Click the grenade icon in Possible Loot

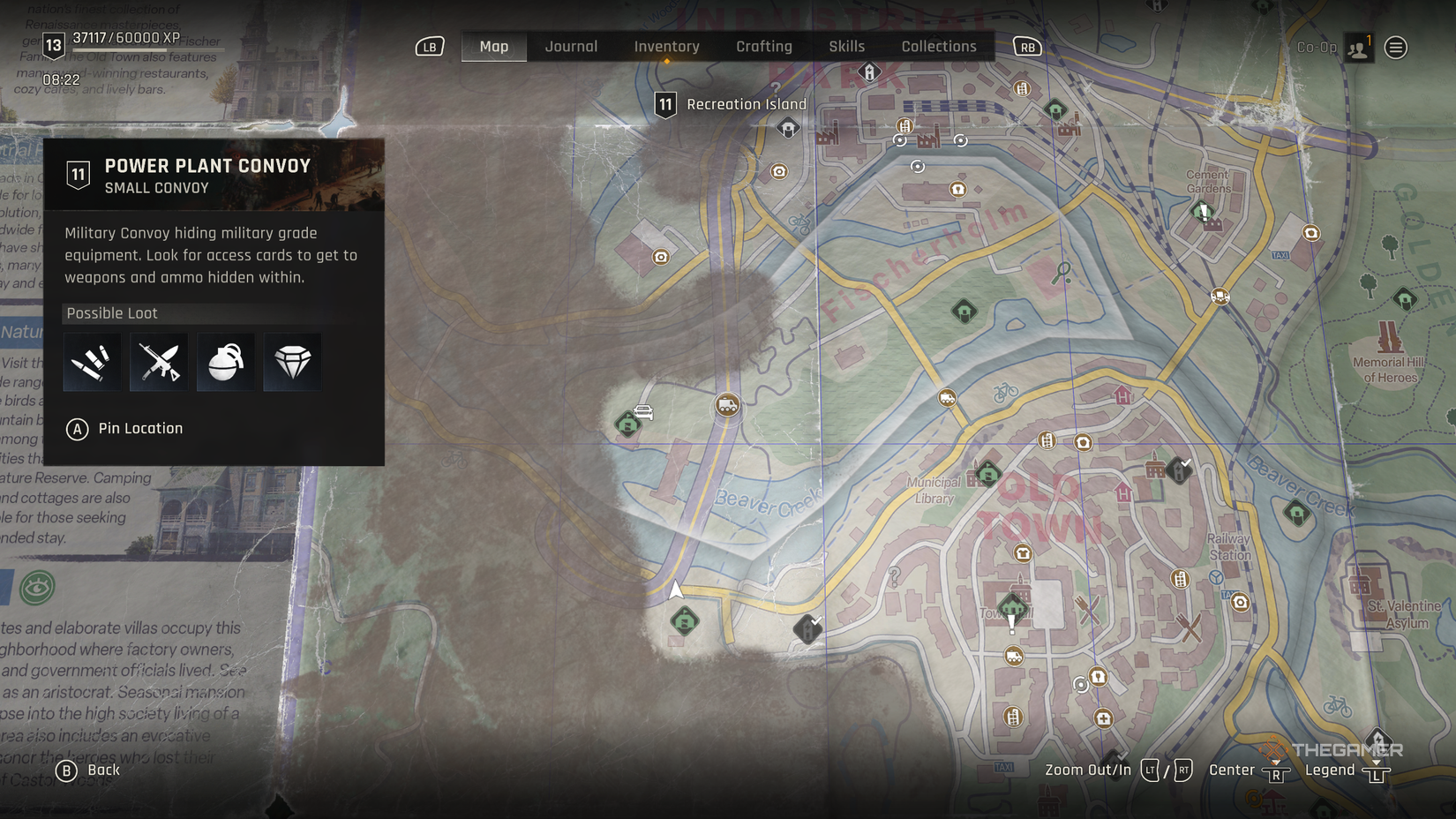(225, 361)
